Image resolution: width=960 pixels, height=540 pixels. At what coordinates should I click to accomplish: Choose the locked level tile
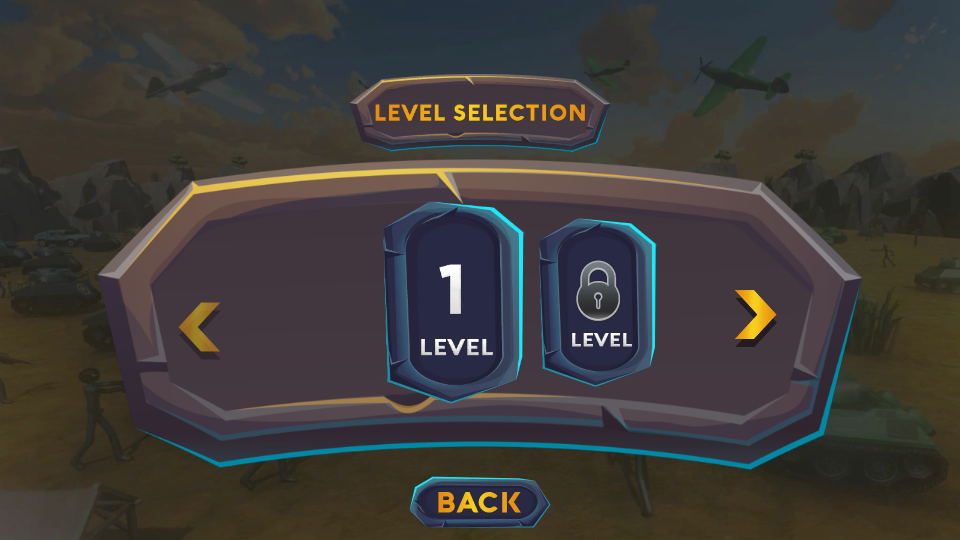point(600,303)
